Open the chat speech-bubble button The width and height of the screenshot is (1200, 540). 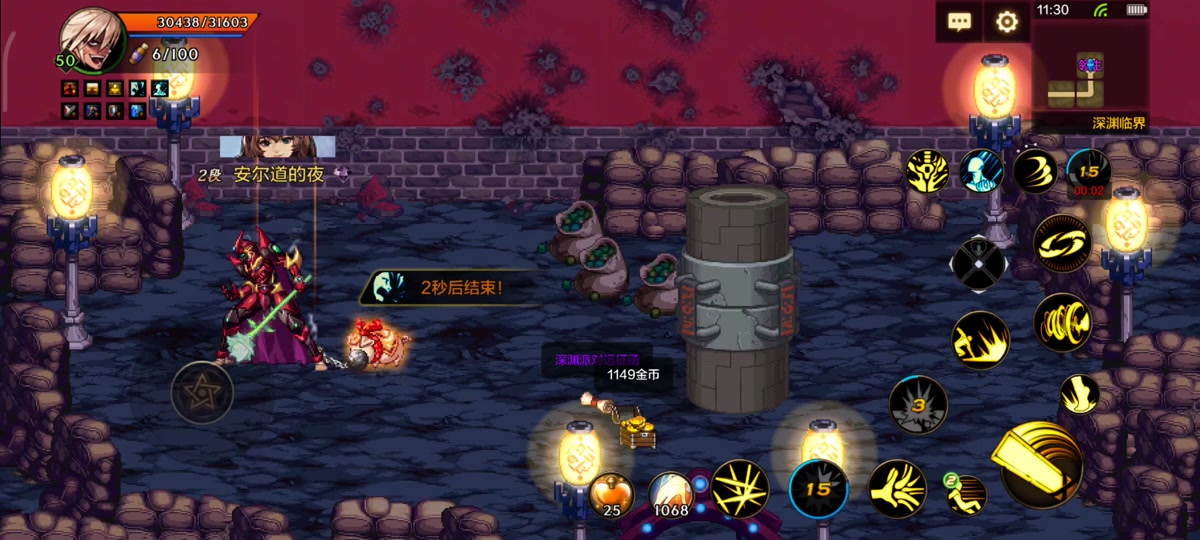[x=959, y=22]
